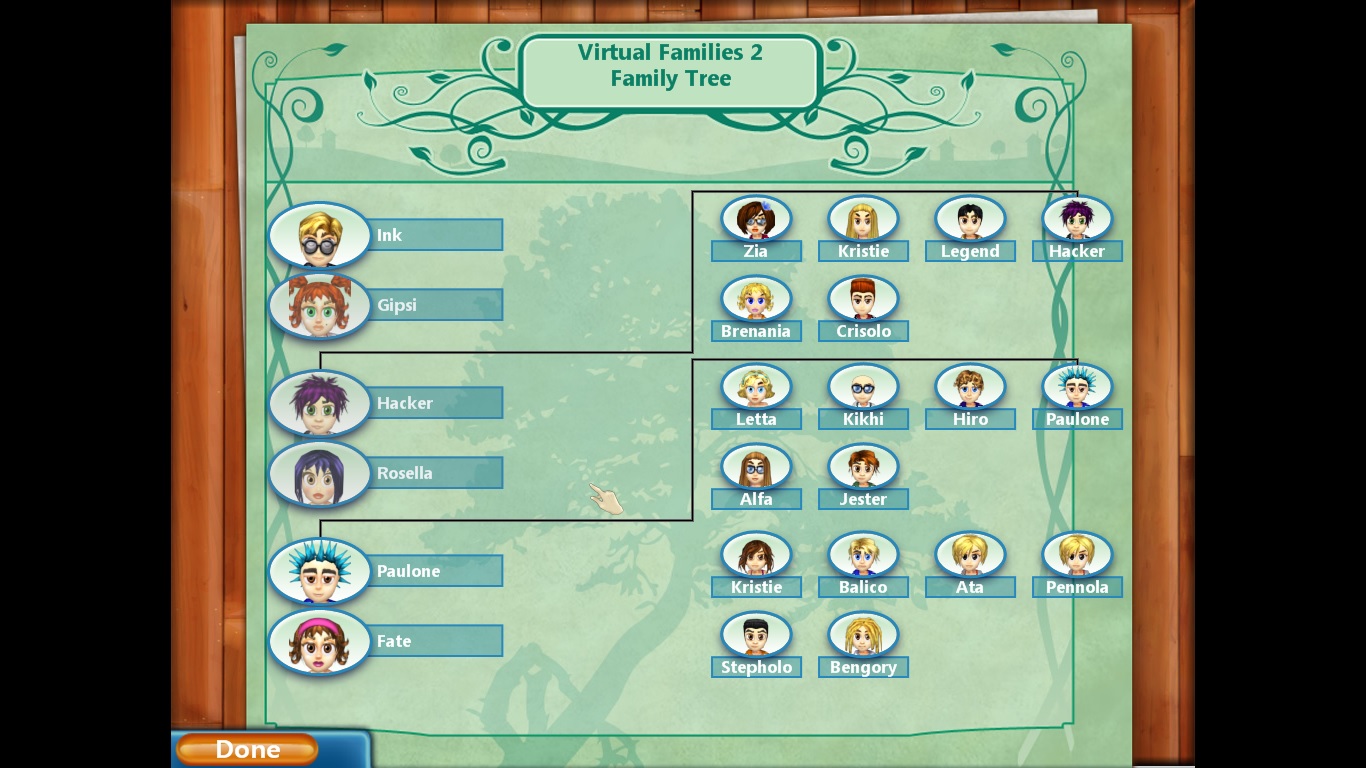The image size is (1366, 768).
Task: Select Ink's portrait in the family tree
Action: click(320, 235)
